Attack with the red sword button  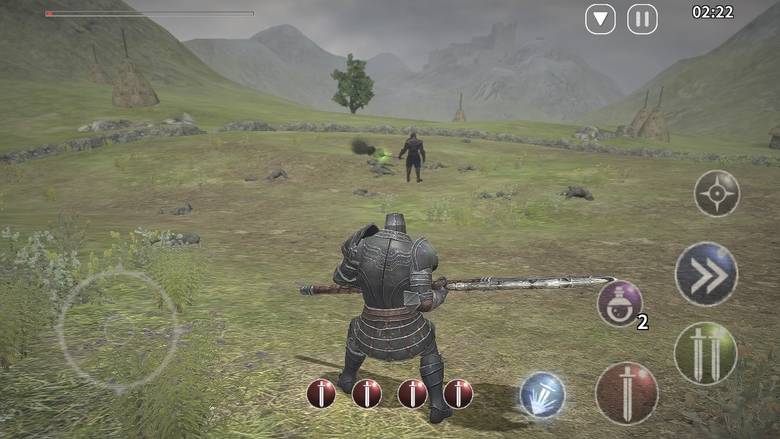627,393
